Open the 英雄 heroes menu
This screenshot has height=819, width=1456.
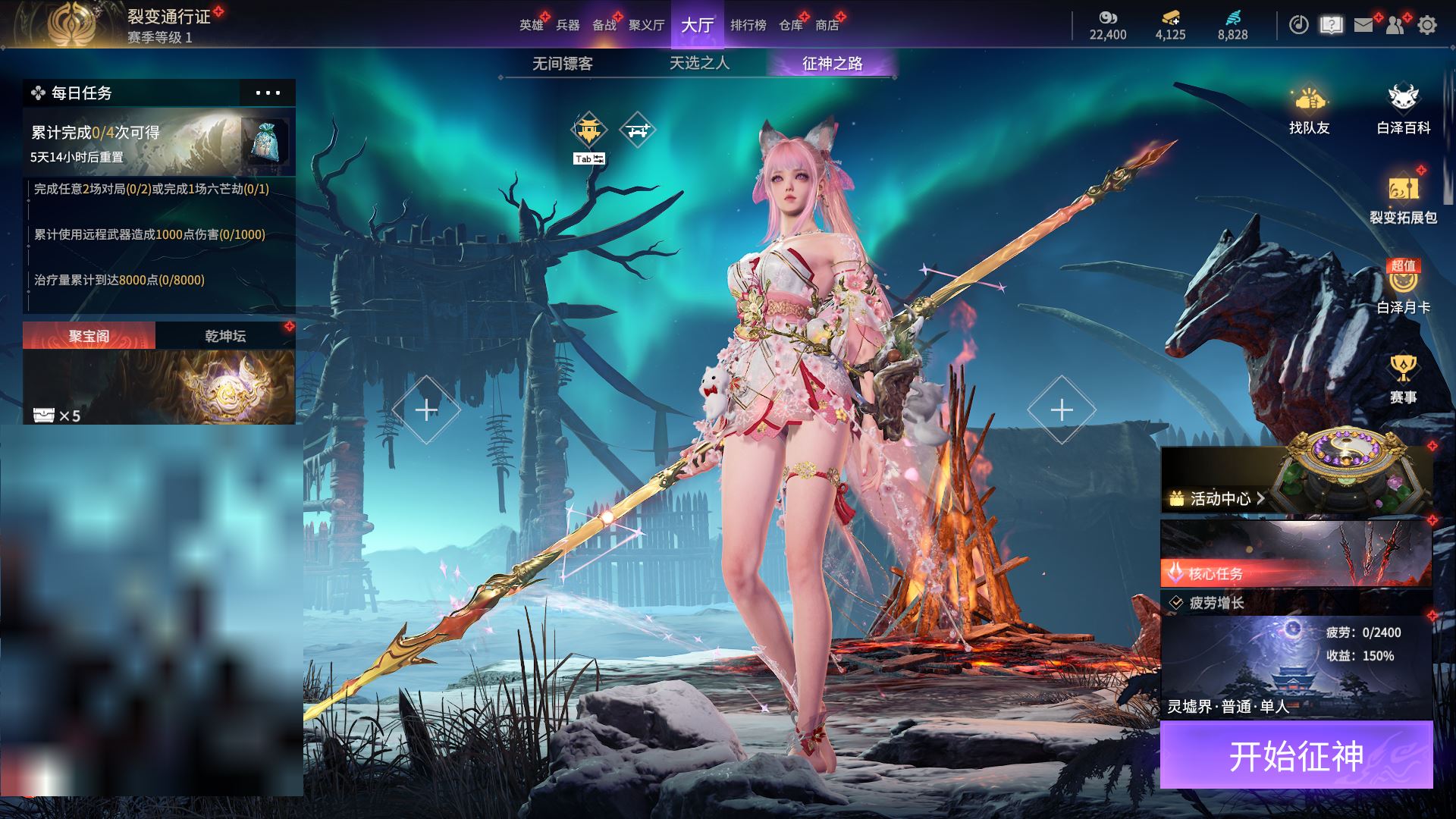(531, 25)
